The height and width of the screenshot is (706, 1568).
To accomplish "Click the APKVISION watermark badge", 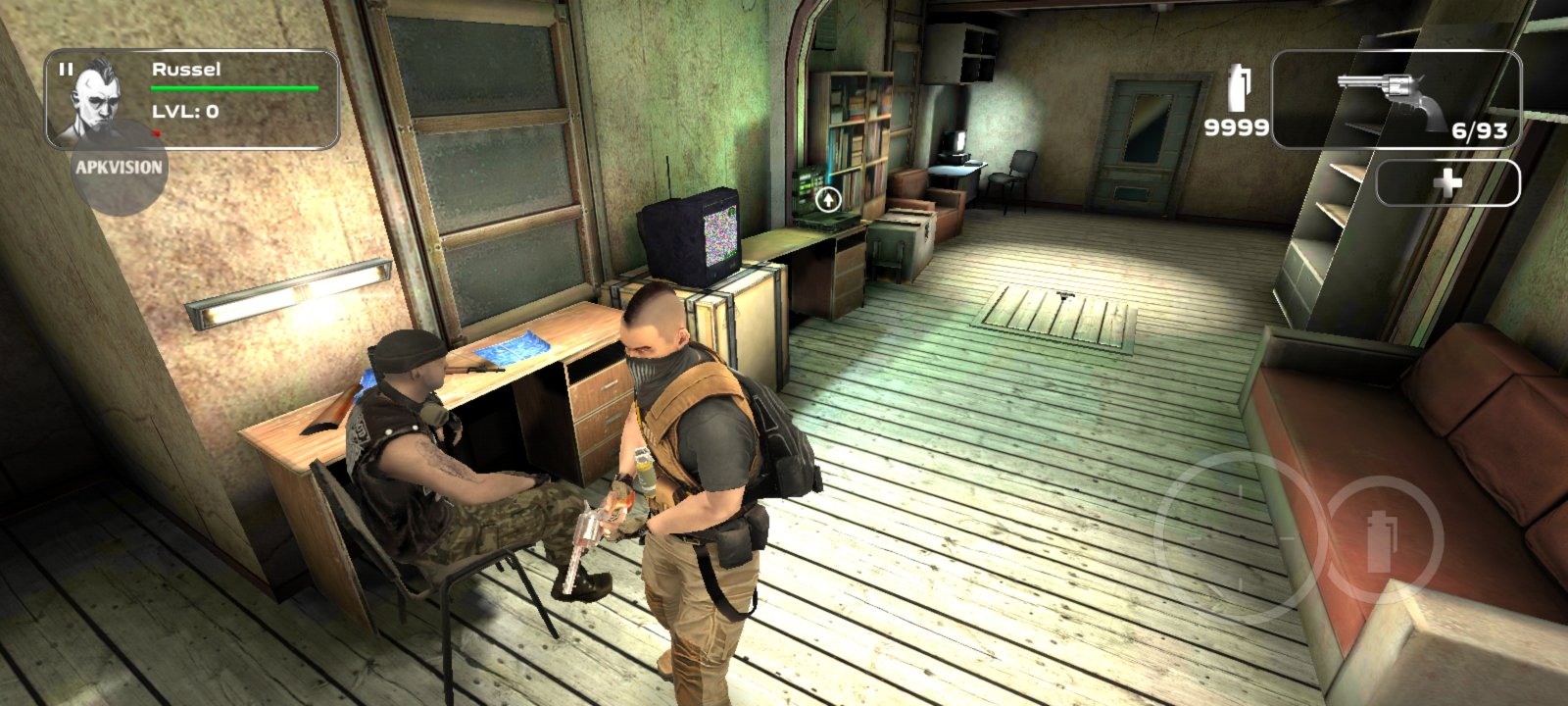I will [119, 168].
